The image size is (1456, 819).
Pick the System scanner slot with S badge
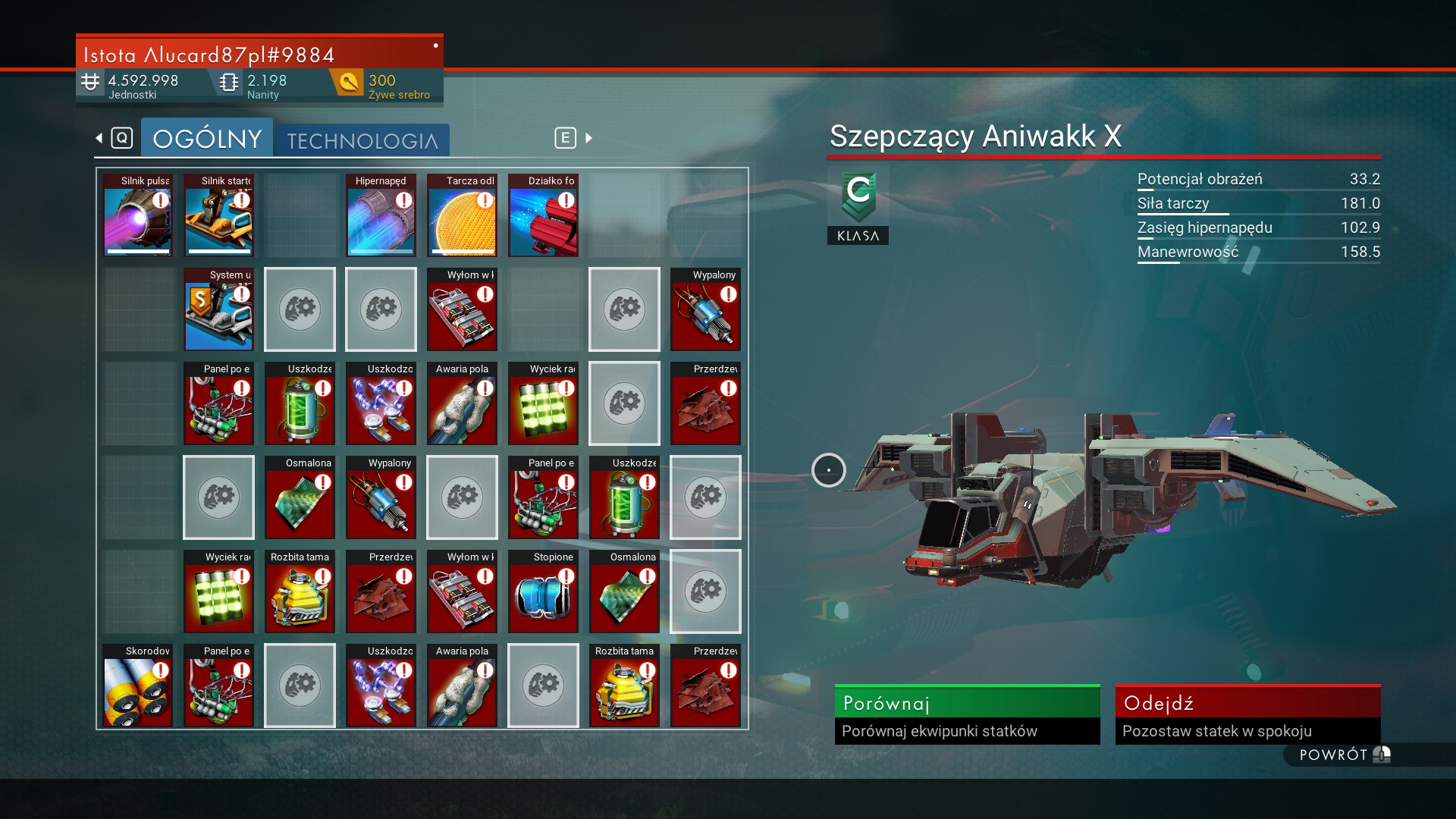(x=218, y=309)
